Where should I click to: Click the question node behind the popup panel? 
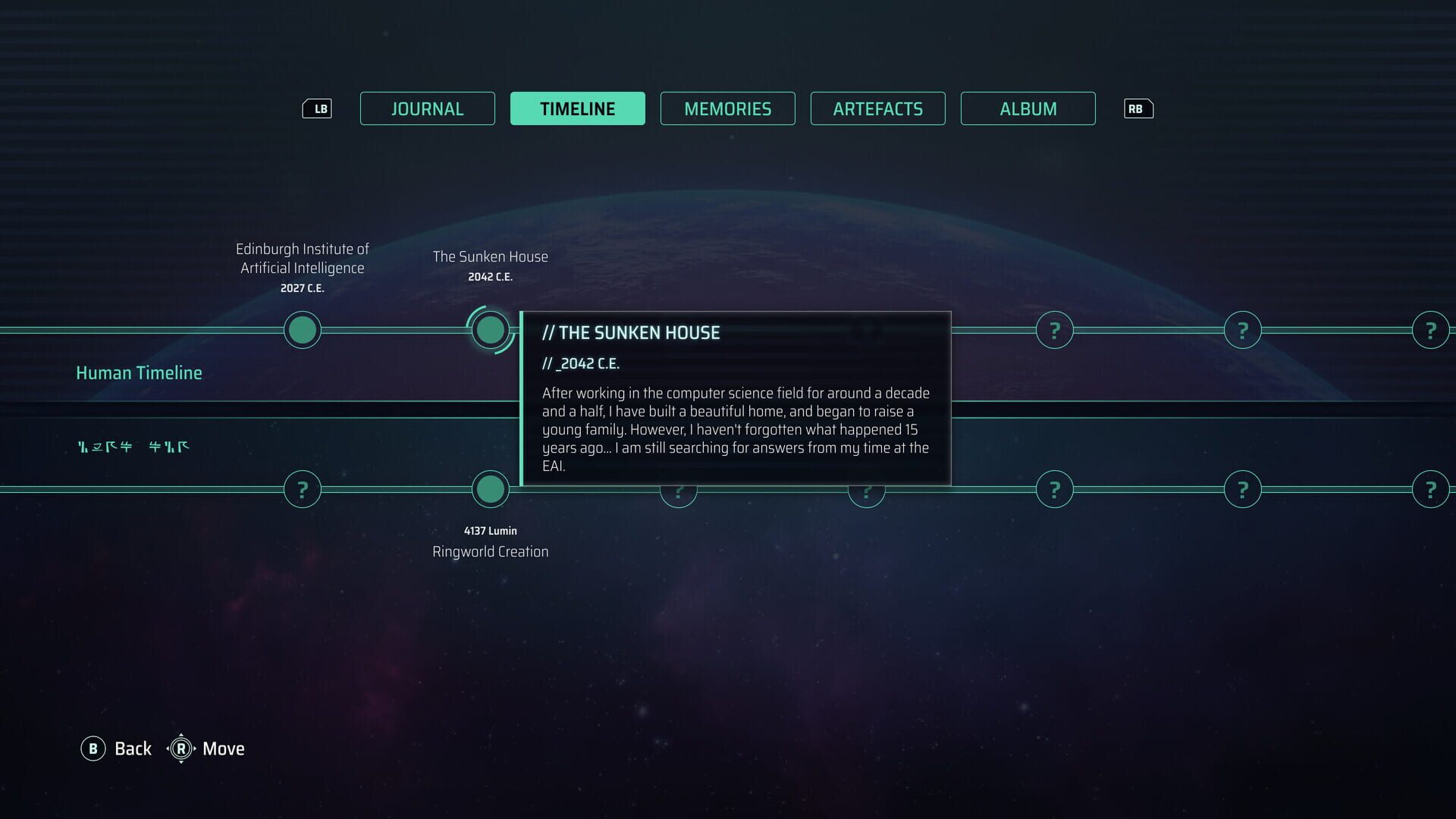[678, 491]
